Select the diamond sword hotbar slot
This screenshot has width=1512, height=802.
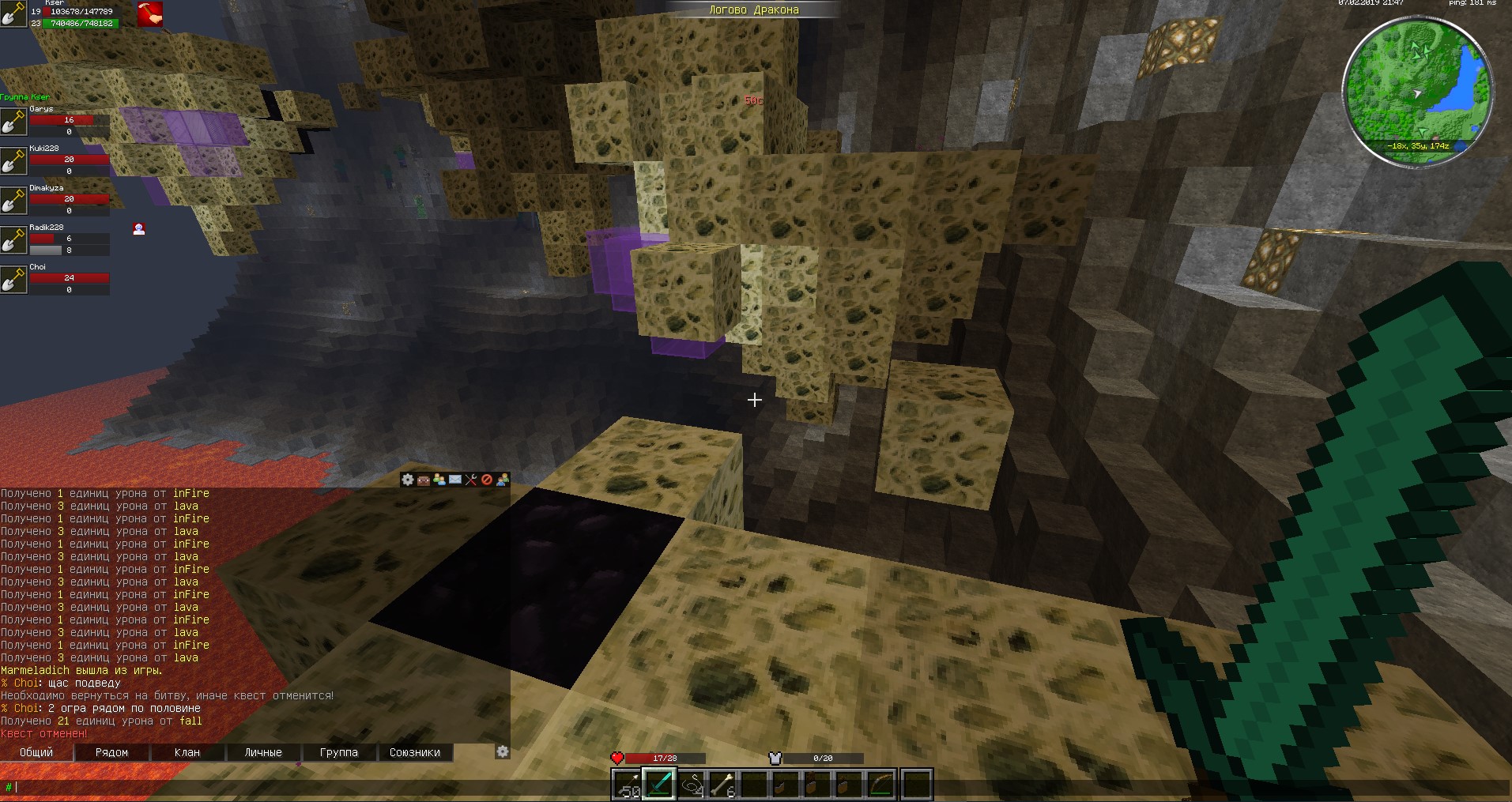[660, 785]
